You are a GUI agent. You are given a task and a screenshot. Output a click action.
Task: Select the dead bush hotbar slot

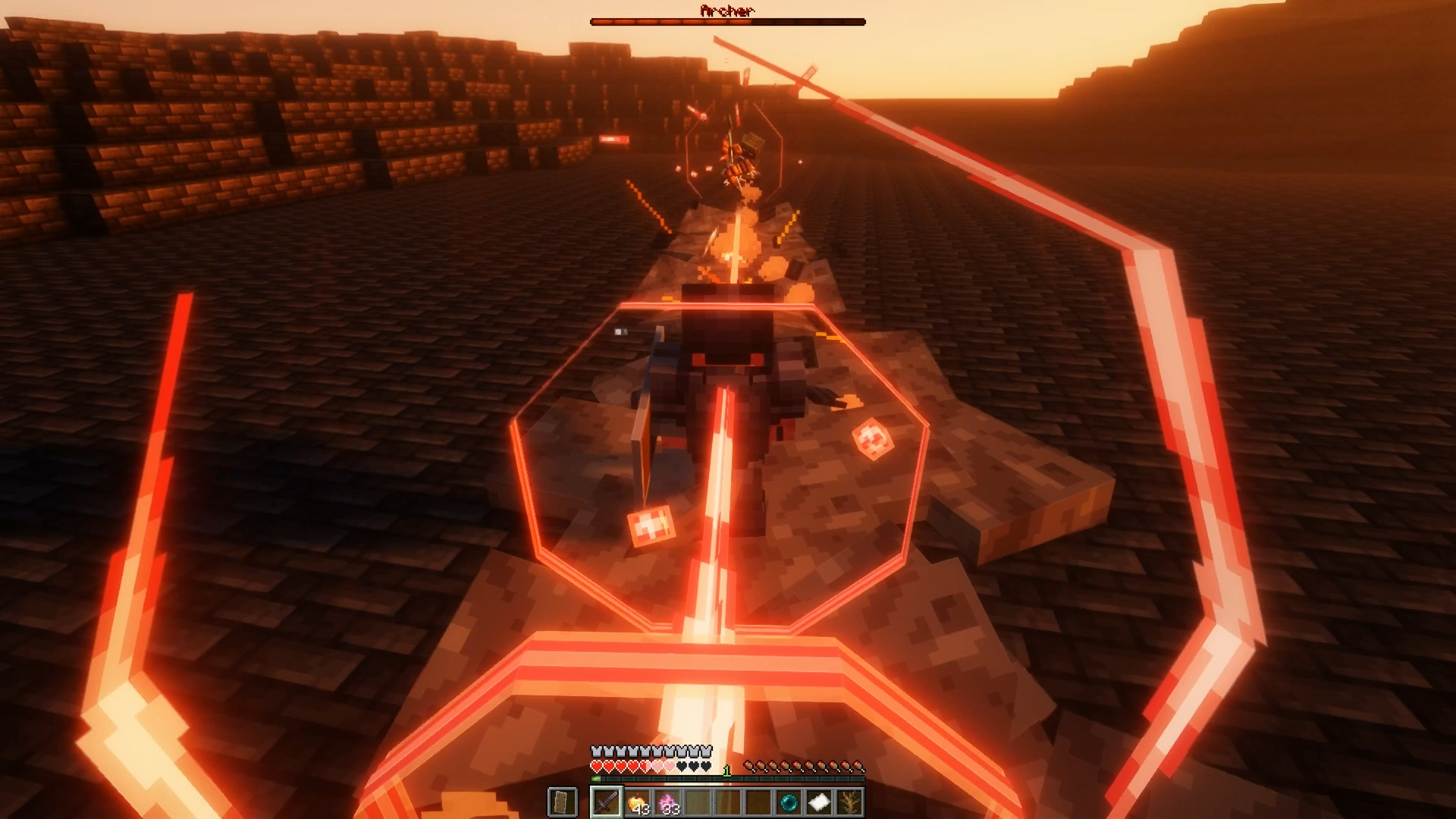849,802
